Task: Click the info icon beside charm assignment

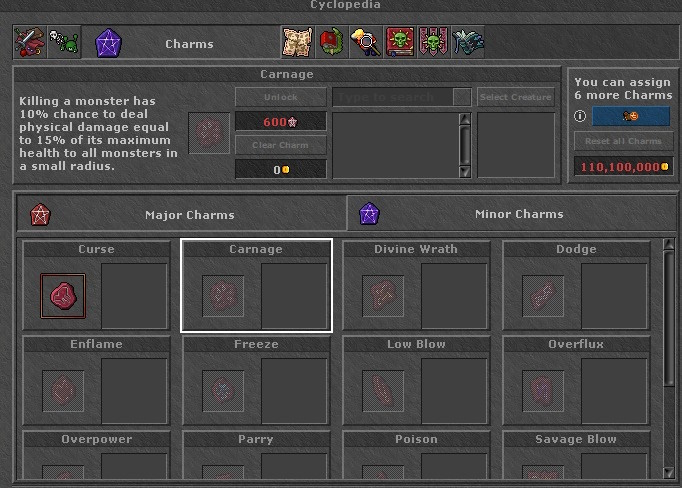Action: coord(580,116)
